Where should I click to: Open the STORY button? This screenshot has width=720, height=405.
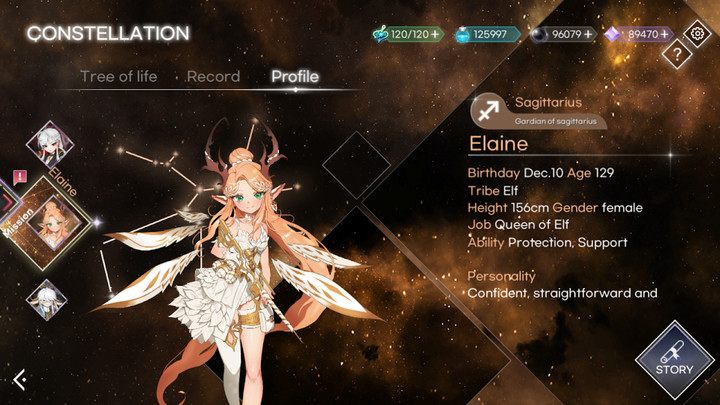pyautogui.click(x=674, y=359)
